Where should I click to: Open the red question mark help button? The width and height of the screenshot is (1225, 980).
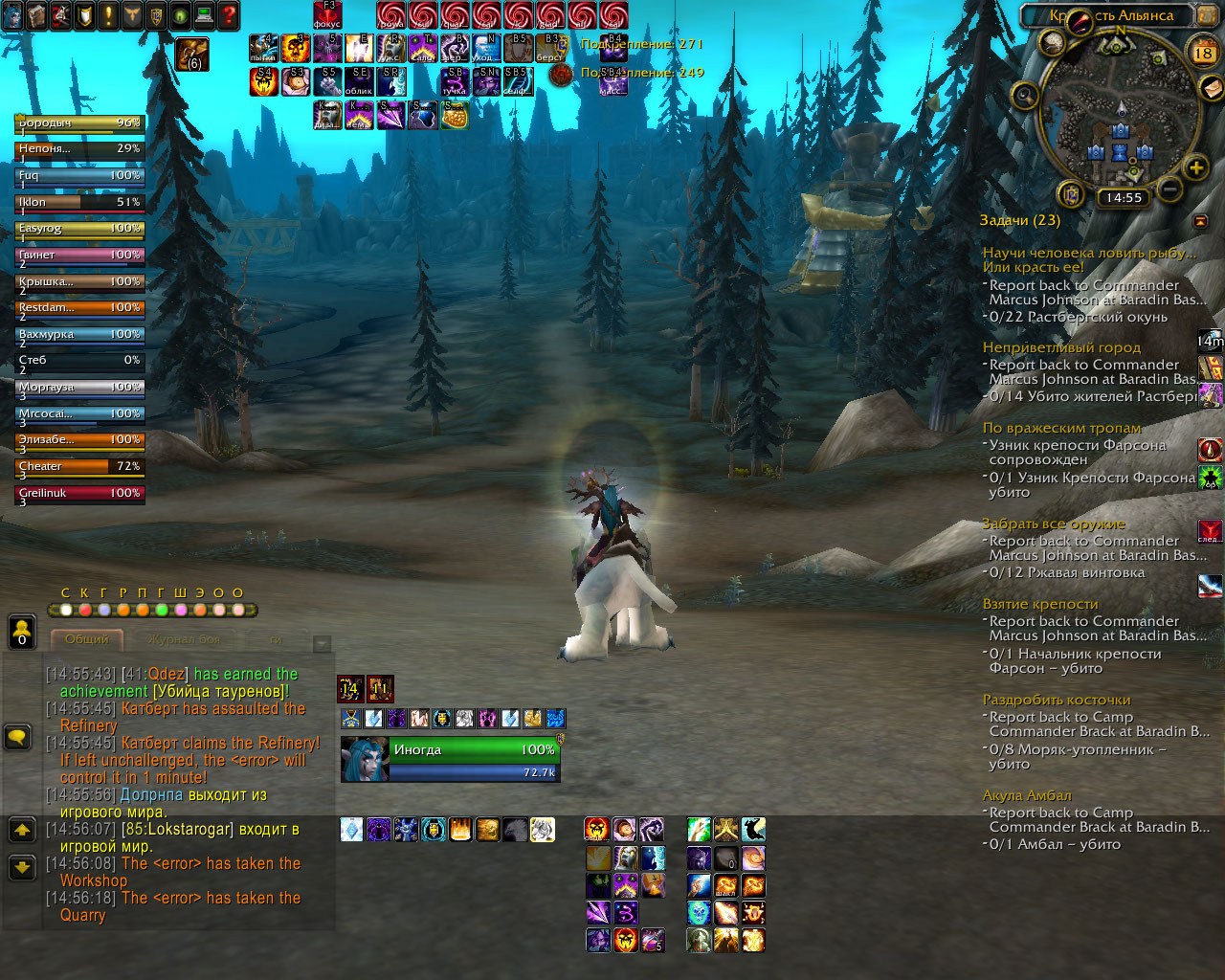click(x=229, y=15)
